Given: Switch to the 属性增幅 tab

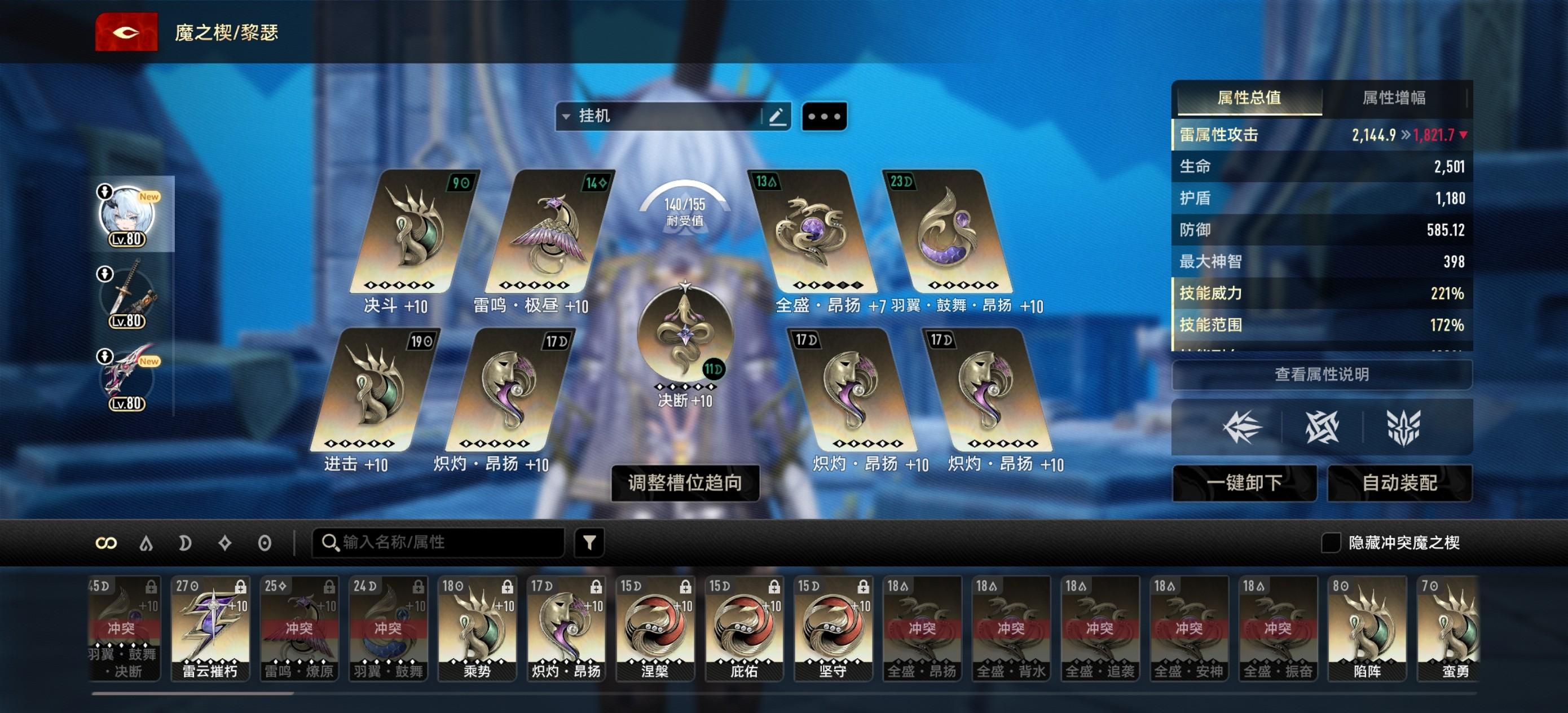Looking at the screenshot, I should pos(1393,98).
